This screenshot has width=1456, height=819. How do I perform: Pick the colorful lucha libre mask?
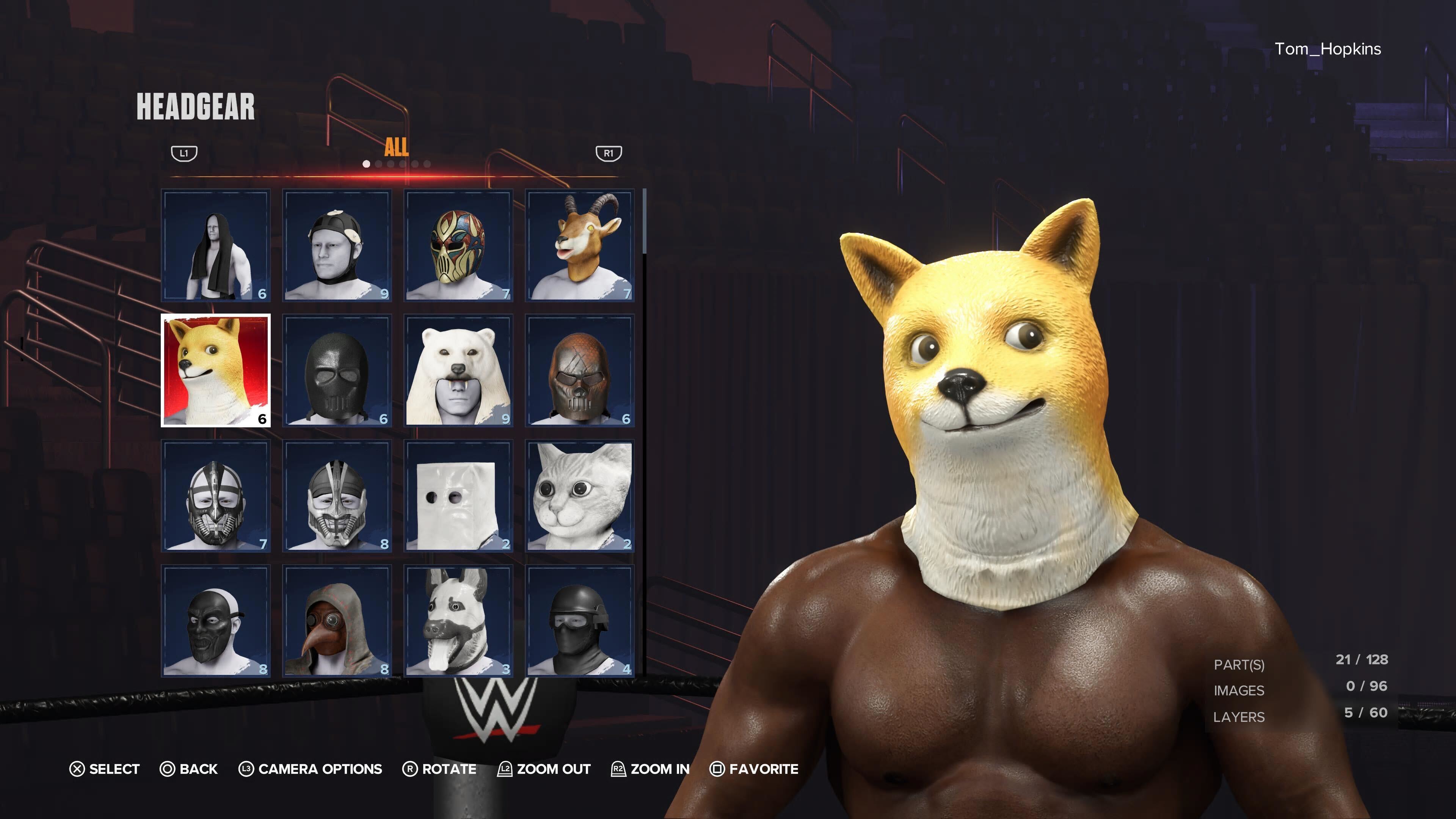click(x=458, y=244)
